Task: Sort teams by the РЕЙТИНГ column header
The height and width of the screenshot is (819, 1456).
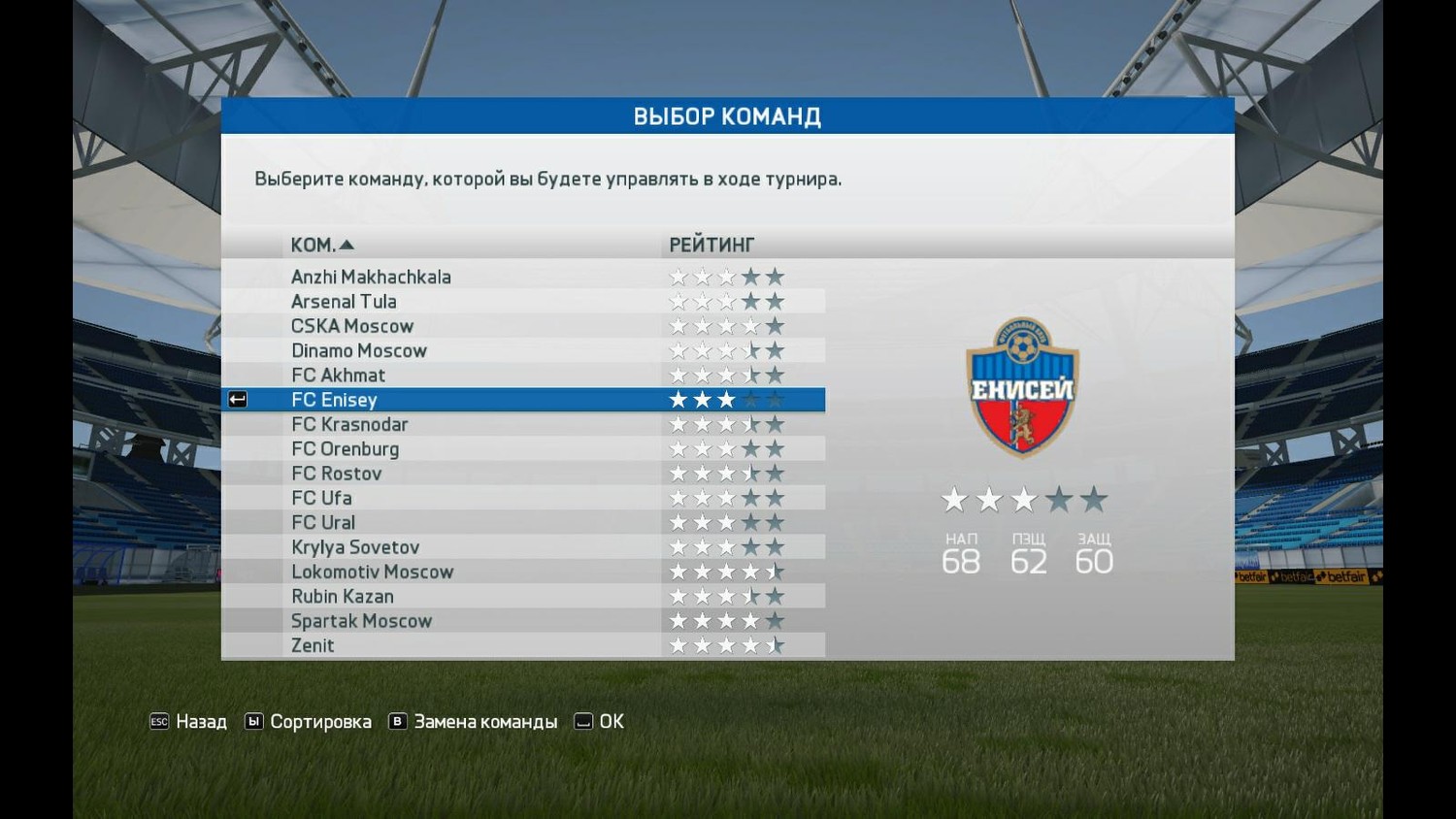Action: coord(711,245)
